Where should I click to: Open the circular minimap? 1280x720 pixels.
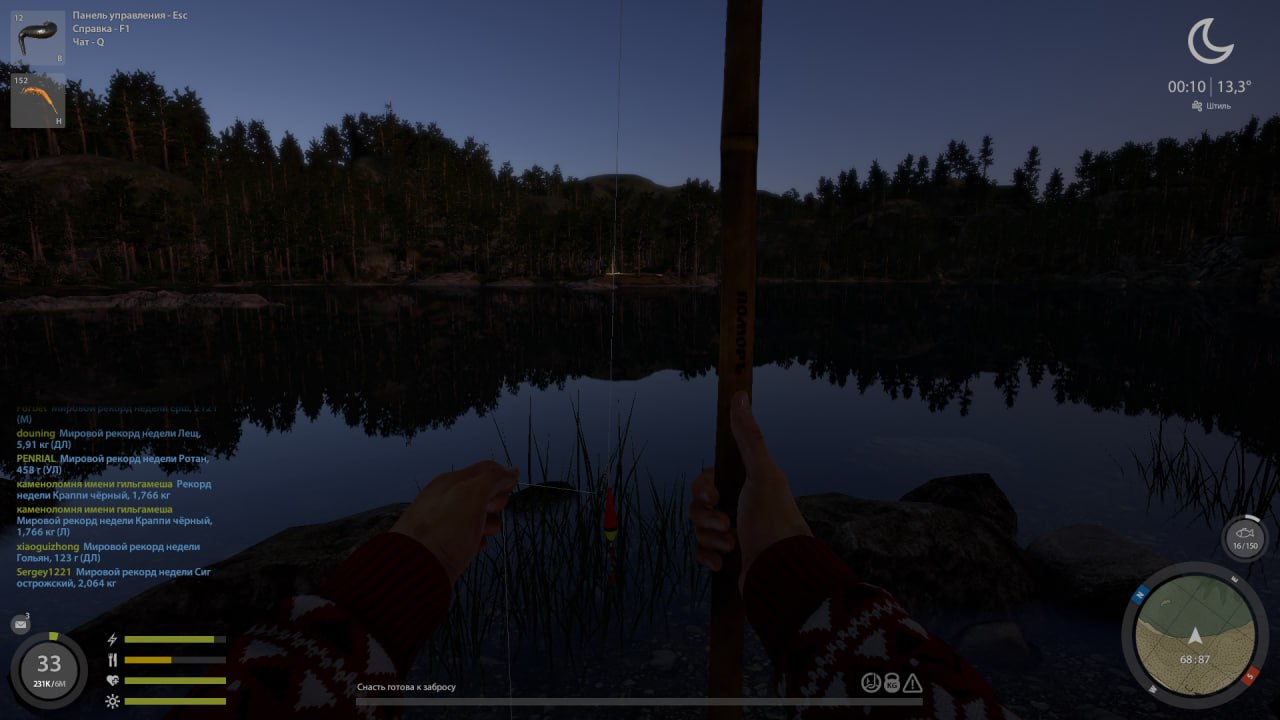[1194, 635]
